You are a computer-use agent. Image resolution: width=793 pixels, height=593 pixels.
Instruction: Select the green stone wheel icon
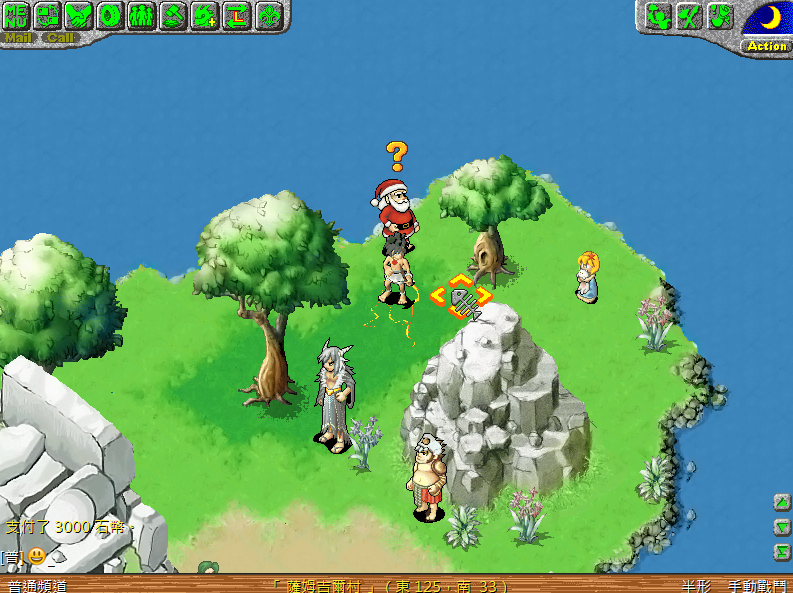pos(110,15)
